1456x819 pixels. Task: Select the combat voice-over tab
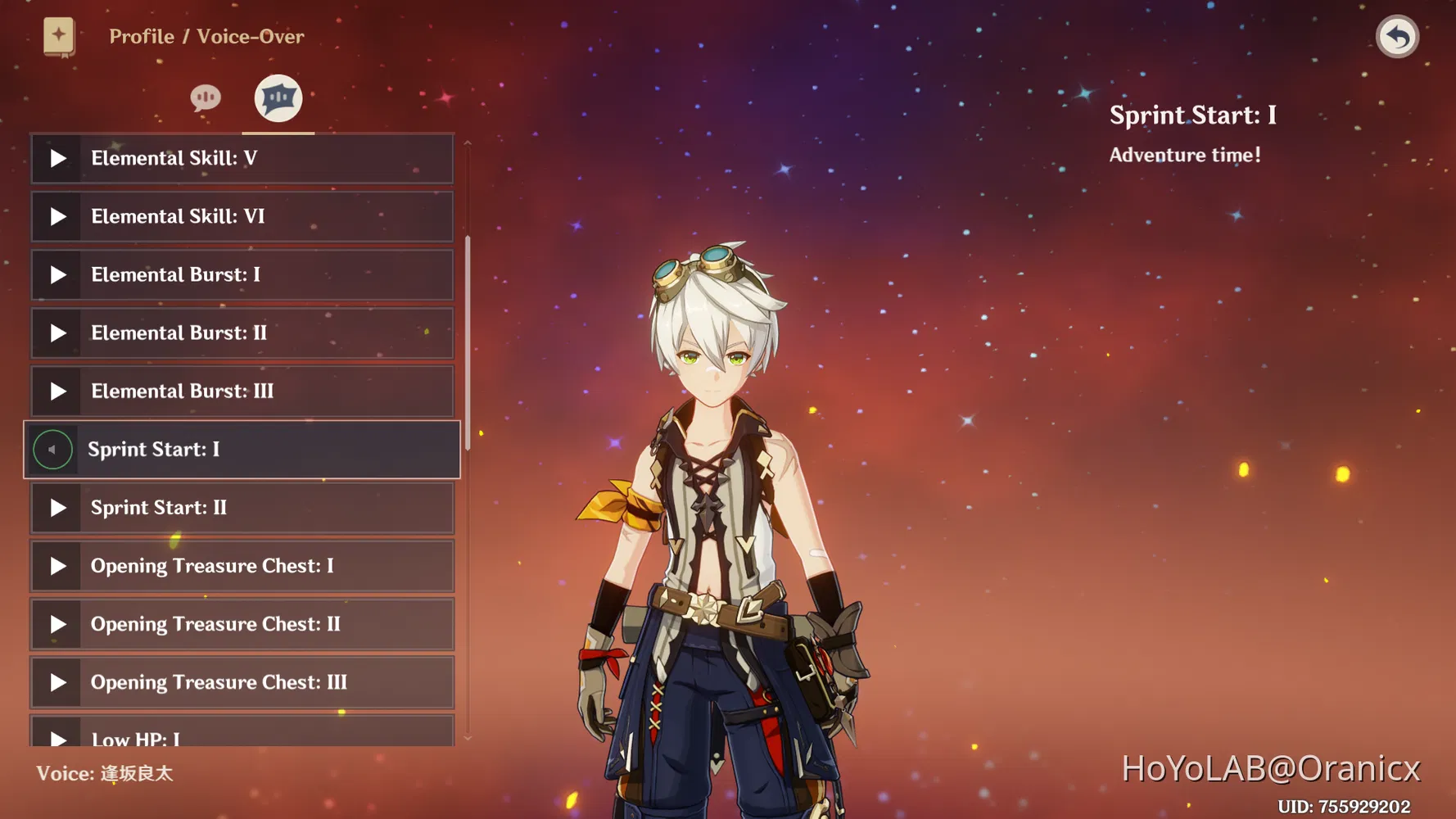[278, 98]
